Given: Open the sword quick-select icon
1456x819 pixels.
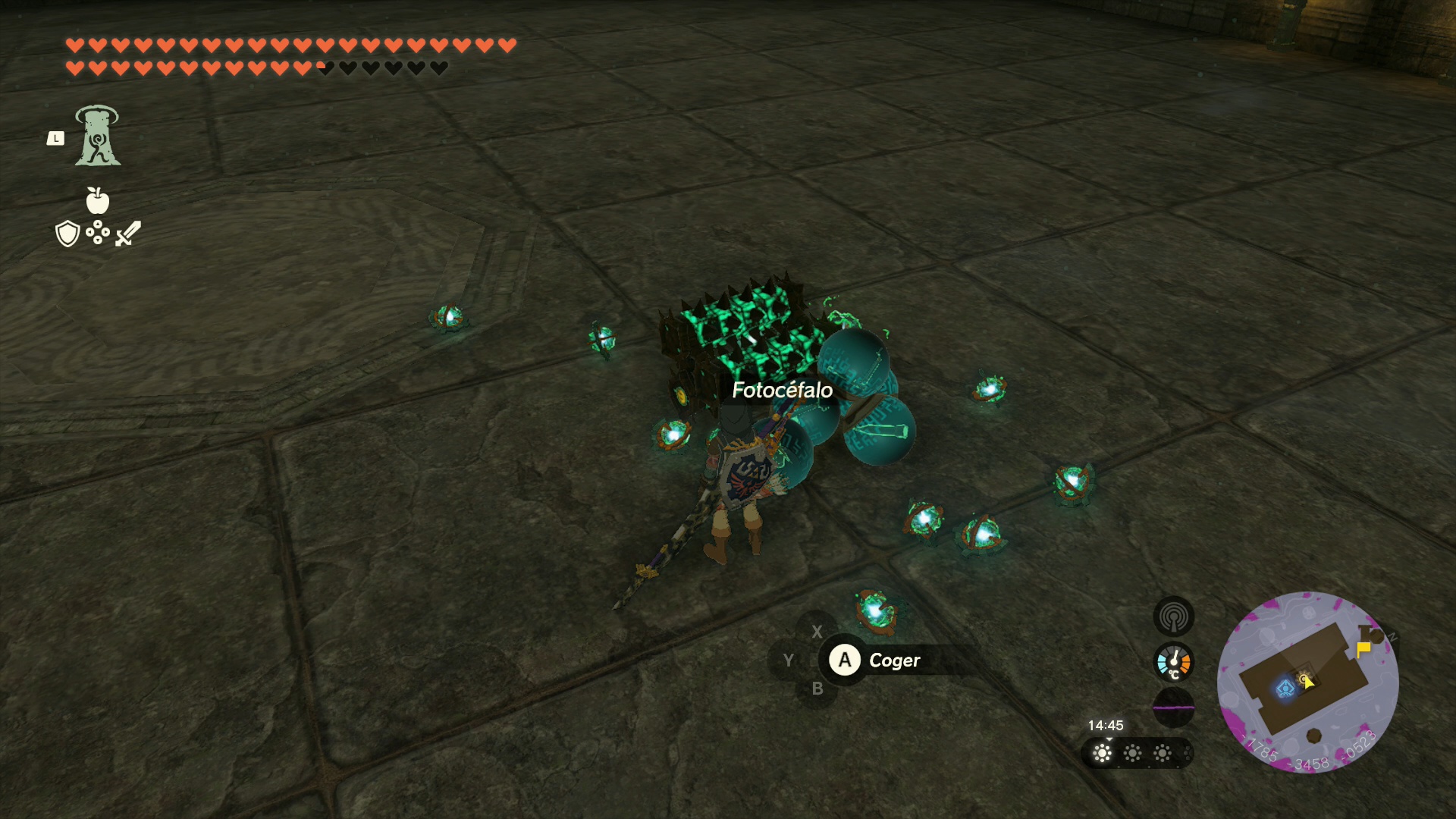Looking at the screenshot, I should [x=128, y=234].
